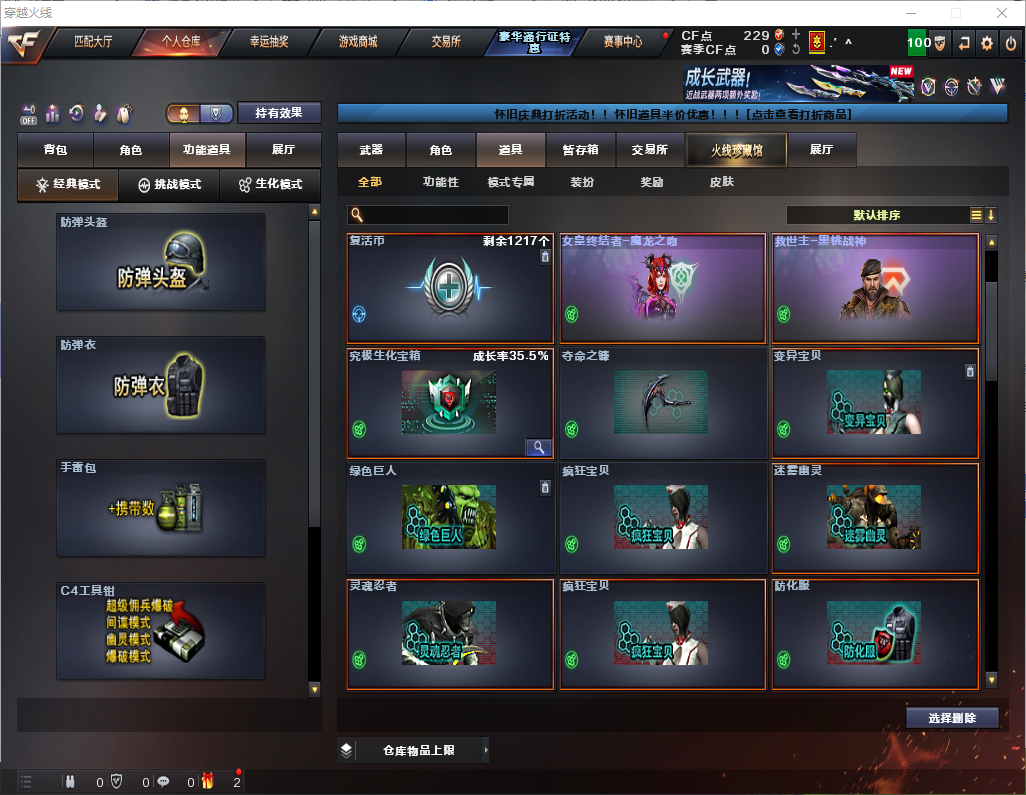
Task: Open the 默认排序 sort dropdown
Action: [876, 215]
